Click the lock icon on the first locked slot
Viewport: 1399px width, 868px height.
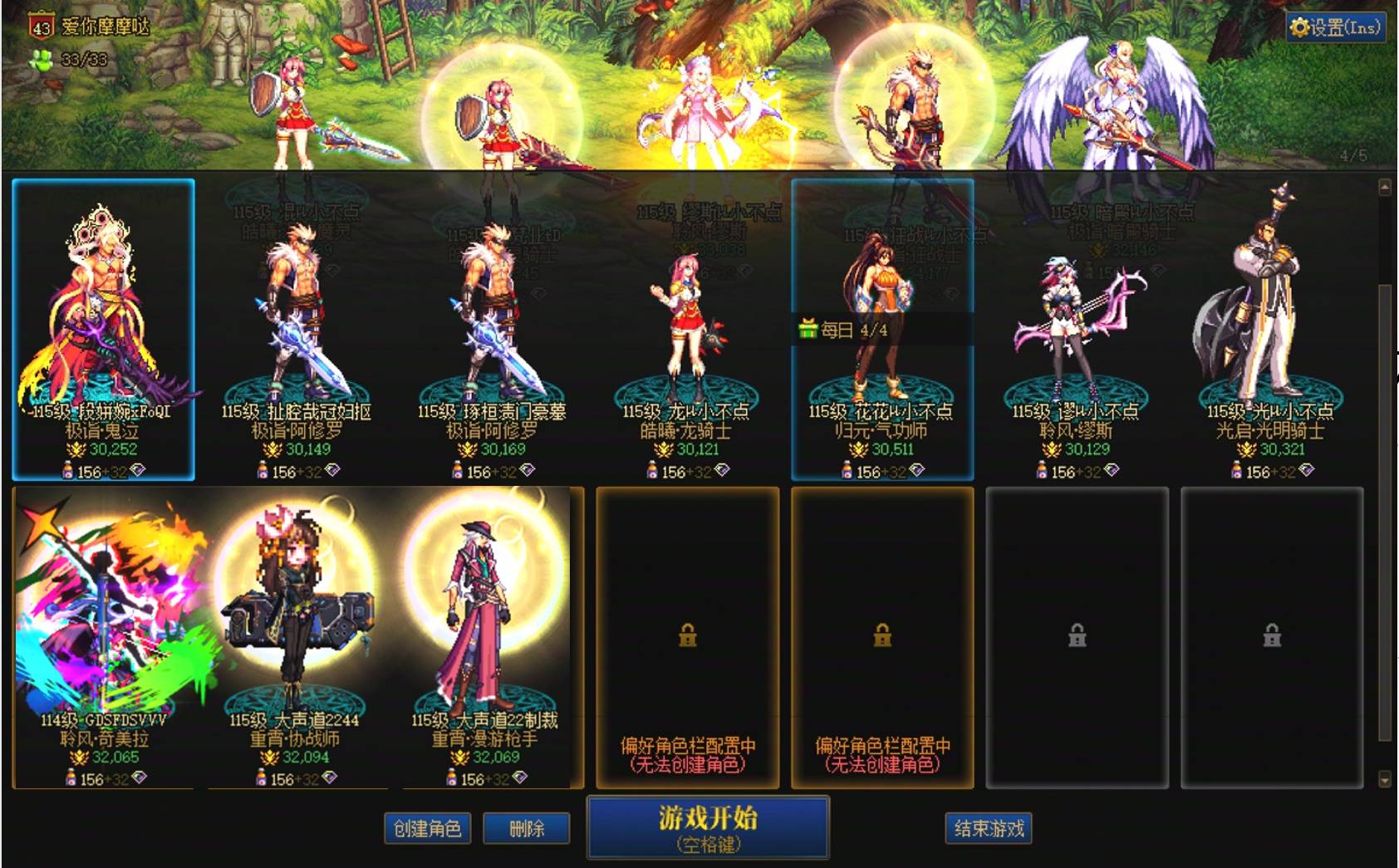click(x=687, y=636)
